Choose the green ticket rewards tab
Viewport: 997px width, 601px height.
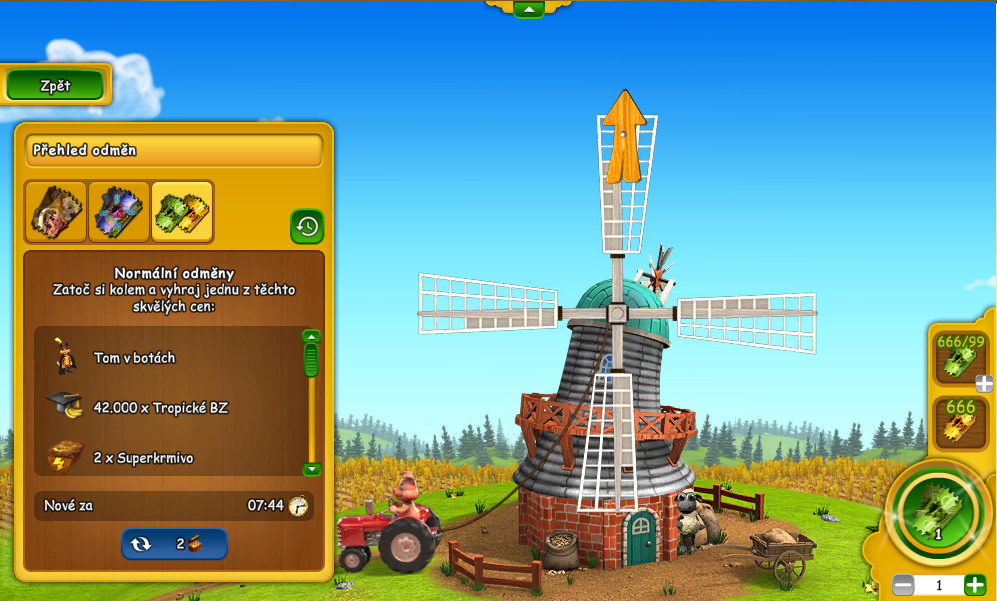click(x=182, y=211)
